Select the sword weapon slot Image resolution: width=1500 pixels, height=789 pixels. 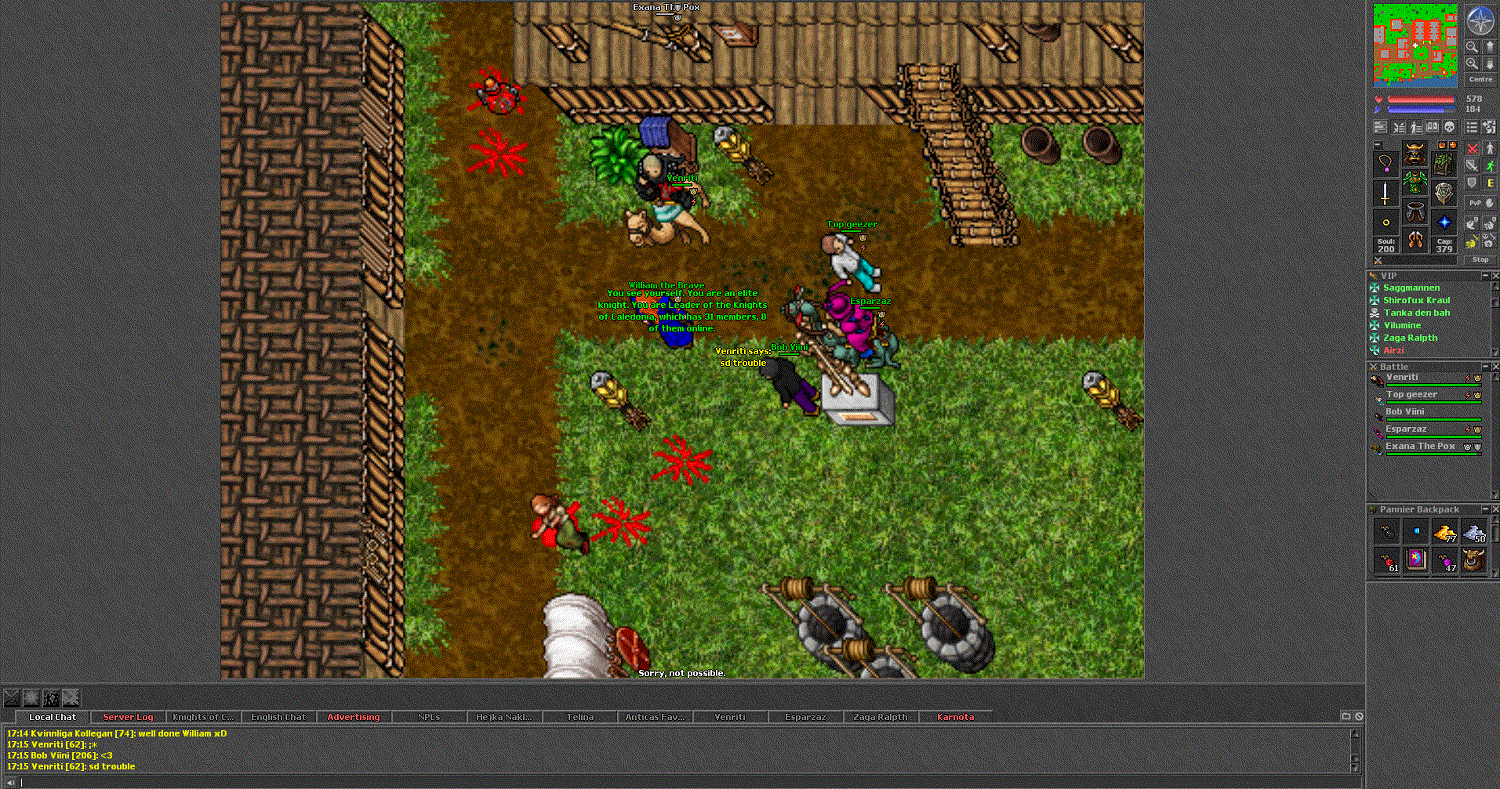[1385, 193]
